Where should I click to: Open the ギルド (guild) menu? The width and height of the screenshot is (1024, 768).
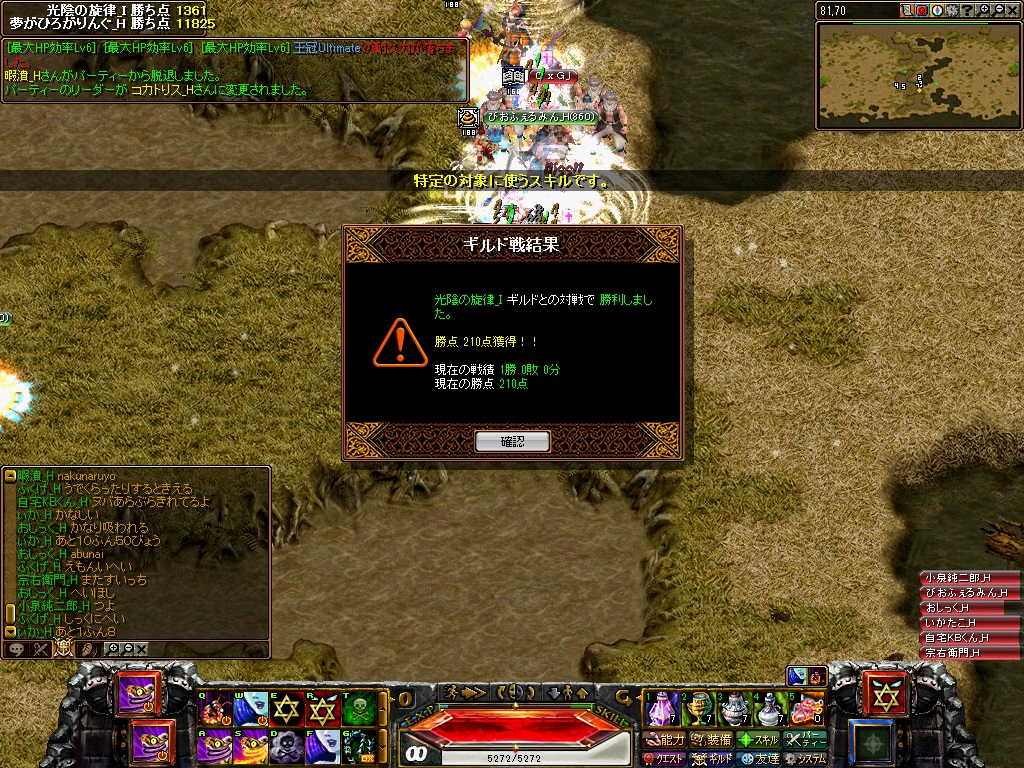[x=712, y=759]
